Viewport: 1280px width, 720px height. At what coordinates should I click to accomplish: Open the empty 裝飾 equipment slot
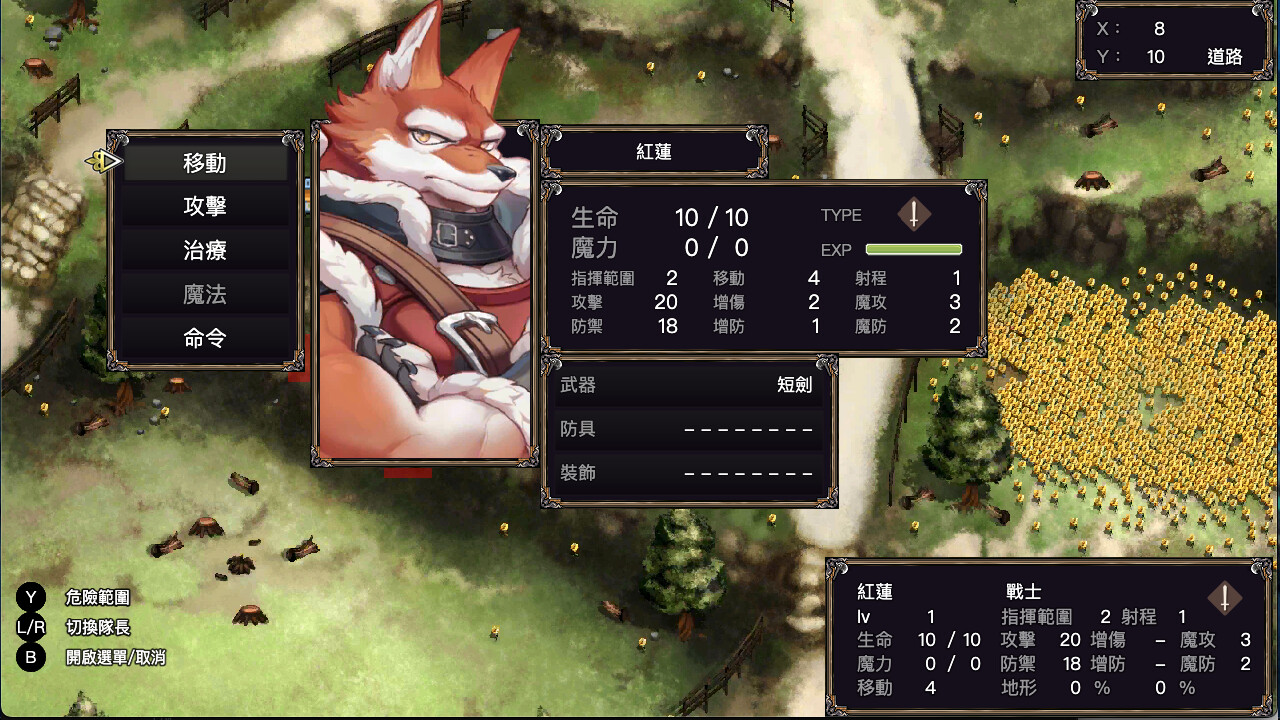click(x=687, y=473)
